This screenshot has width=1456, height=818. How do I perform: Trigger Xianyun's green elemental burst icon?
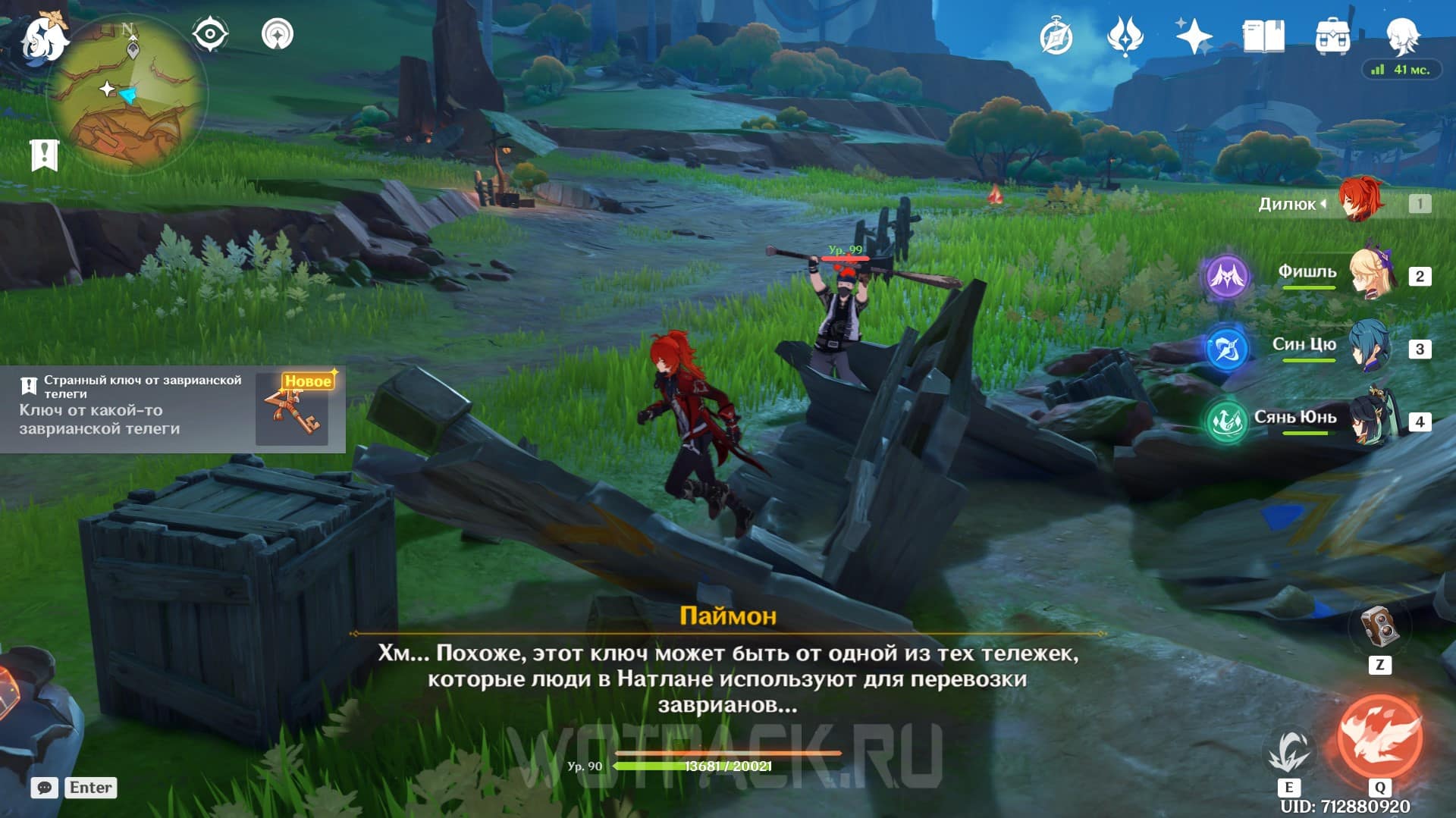[x=1226, y=421]
